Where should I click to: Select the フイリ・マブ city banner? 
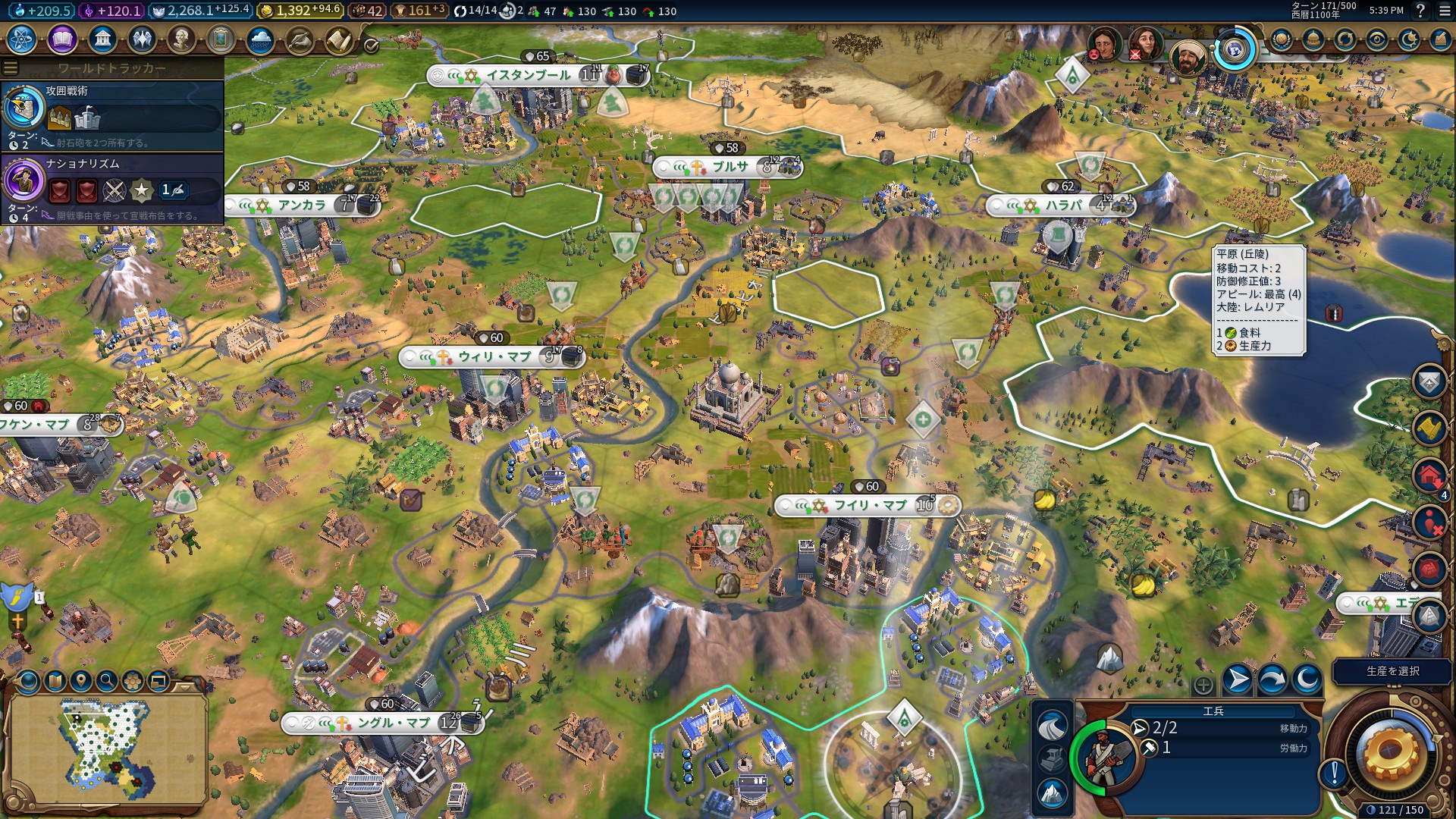pyautogui.click(x=869, y=505)
